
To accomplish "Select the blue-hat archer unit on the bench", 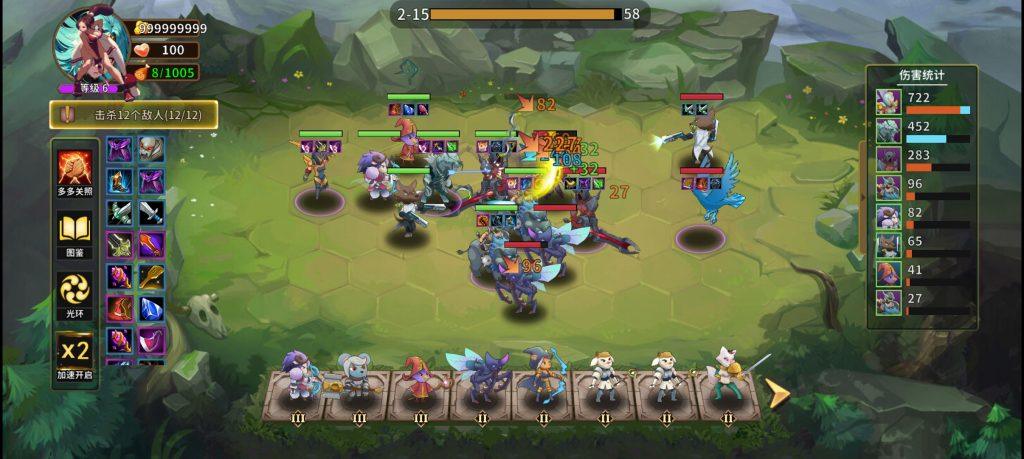I will [x=541, y=378].
